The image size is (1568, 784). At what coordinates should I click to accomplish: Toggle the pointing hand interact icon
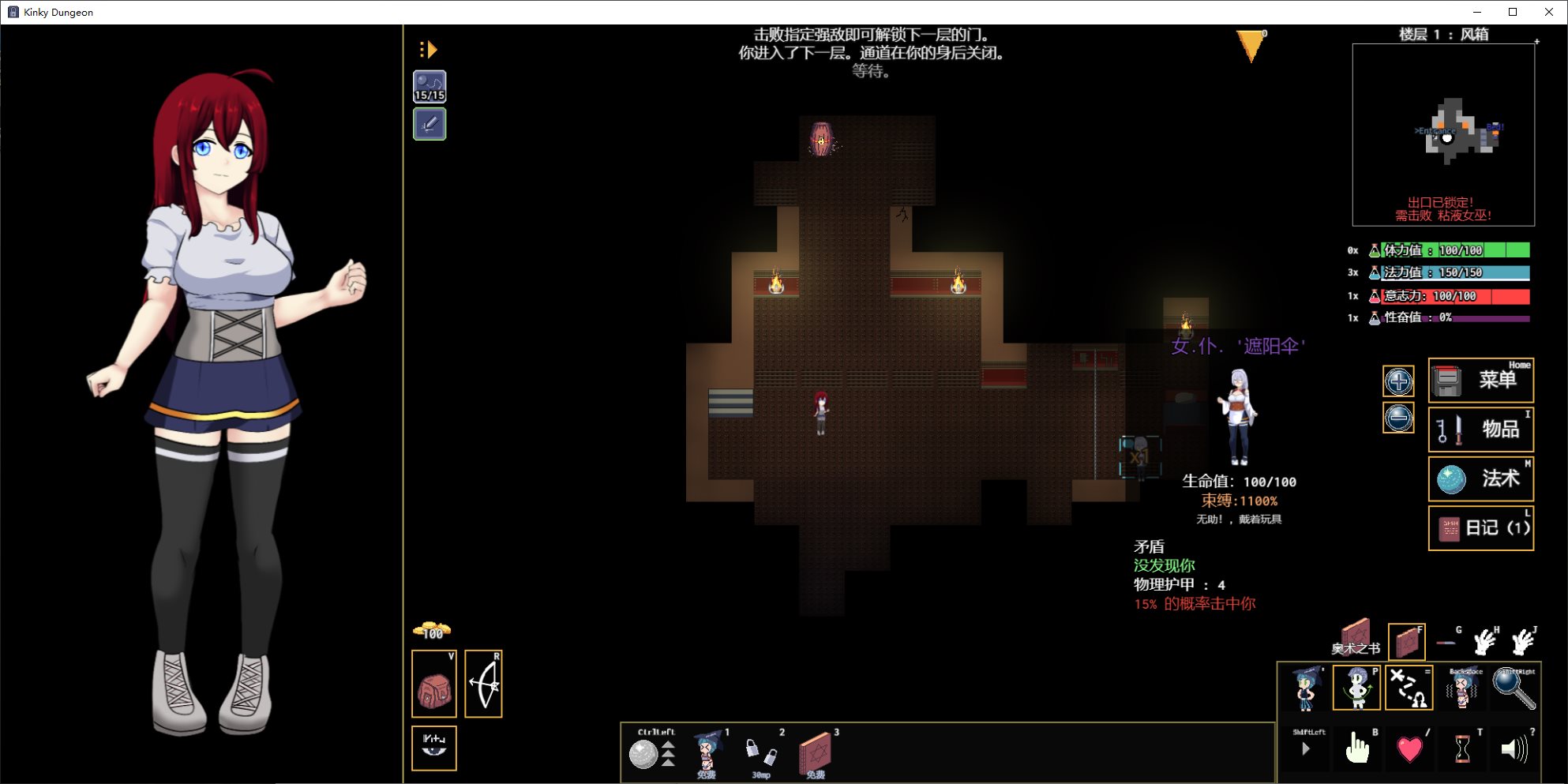[1357, 748]
